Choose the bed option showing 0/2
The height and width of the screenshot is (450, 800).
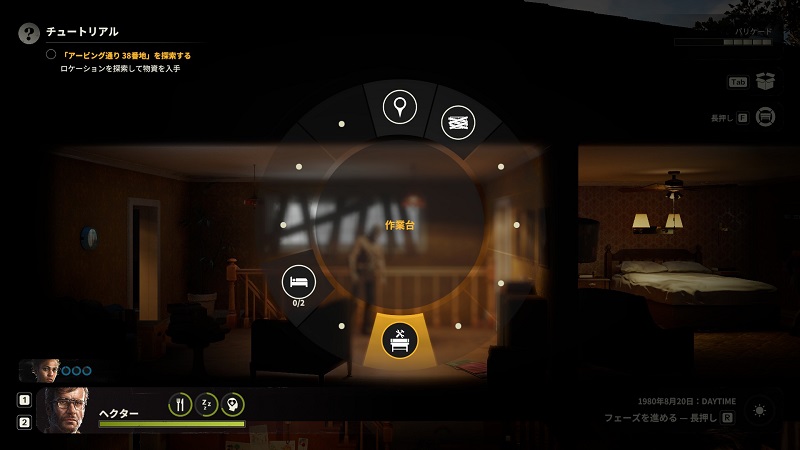(298, 281)
